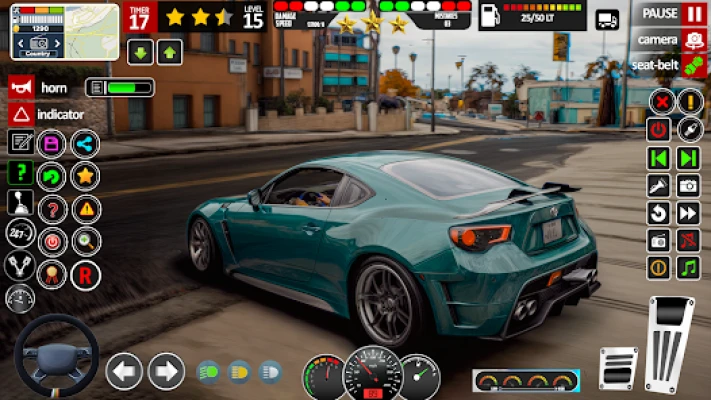
Task: Click the red power button on right panel
Action: click(658, 129)
